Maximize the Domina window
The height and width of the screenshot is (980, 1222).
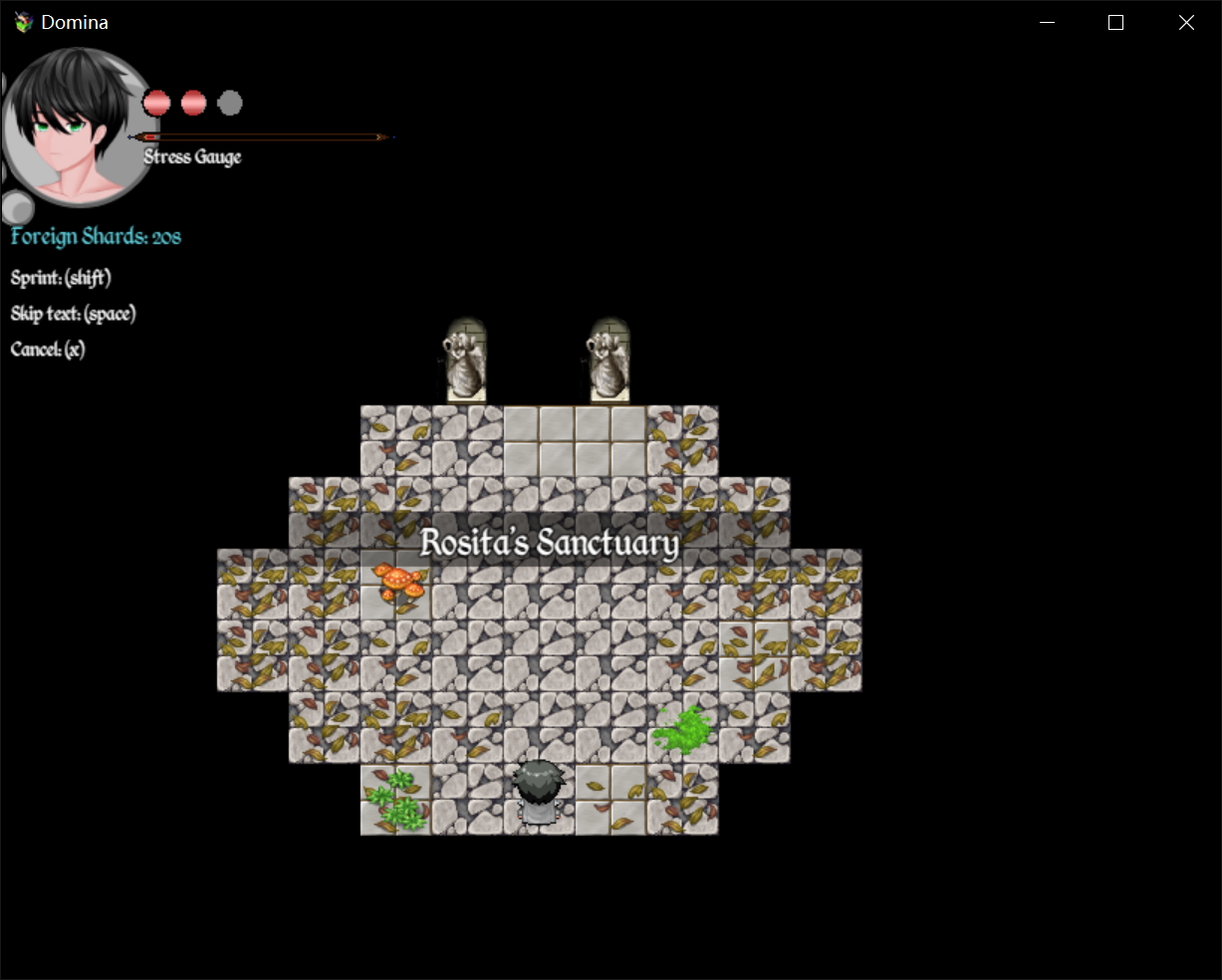click(1115, 22)
